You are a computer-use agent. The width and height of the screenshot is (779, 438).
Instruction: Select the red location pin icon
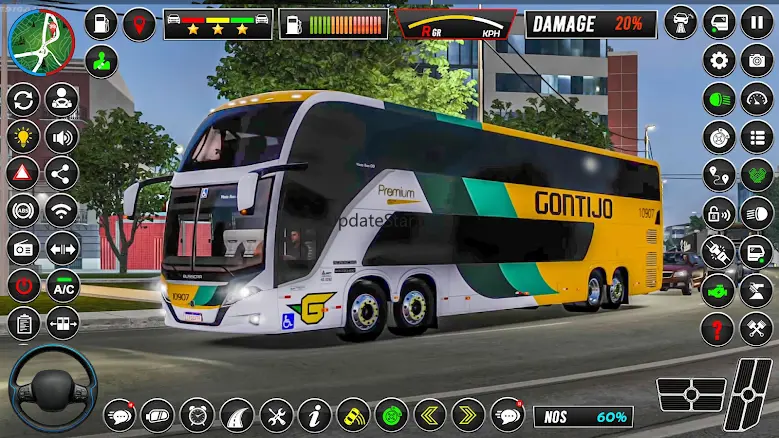[x=139, y=23]
